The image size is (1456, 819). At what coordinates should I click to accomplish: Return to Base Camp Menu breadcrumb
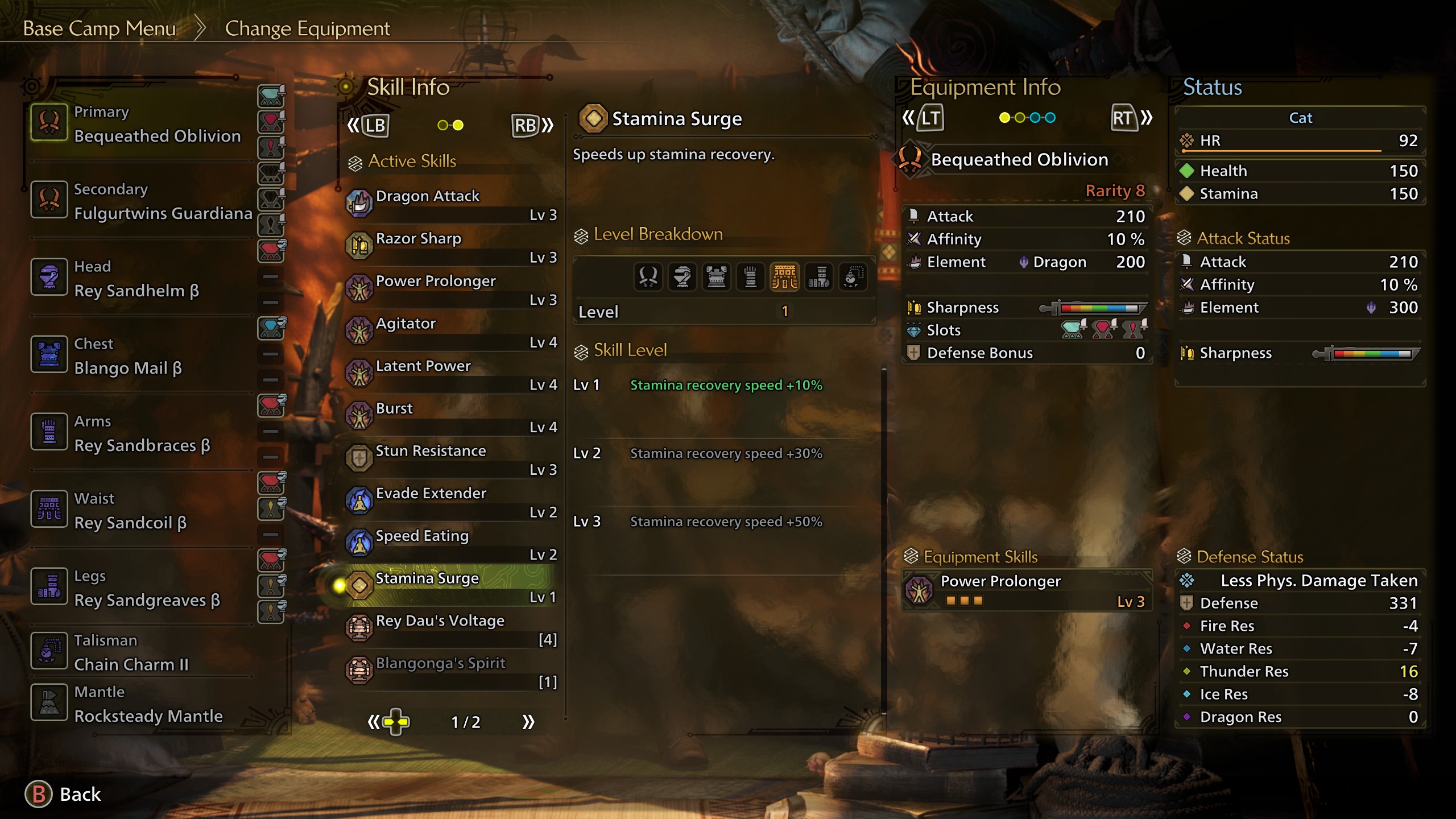(100, 28)
